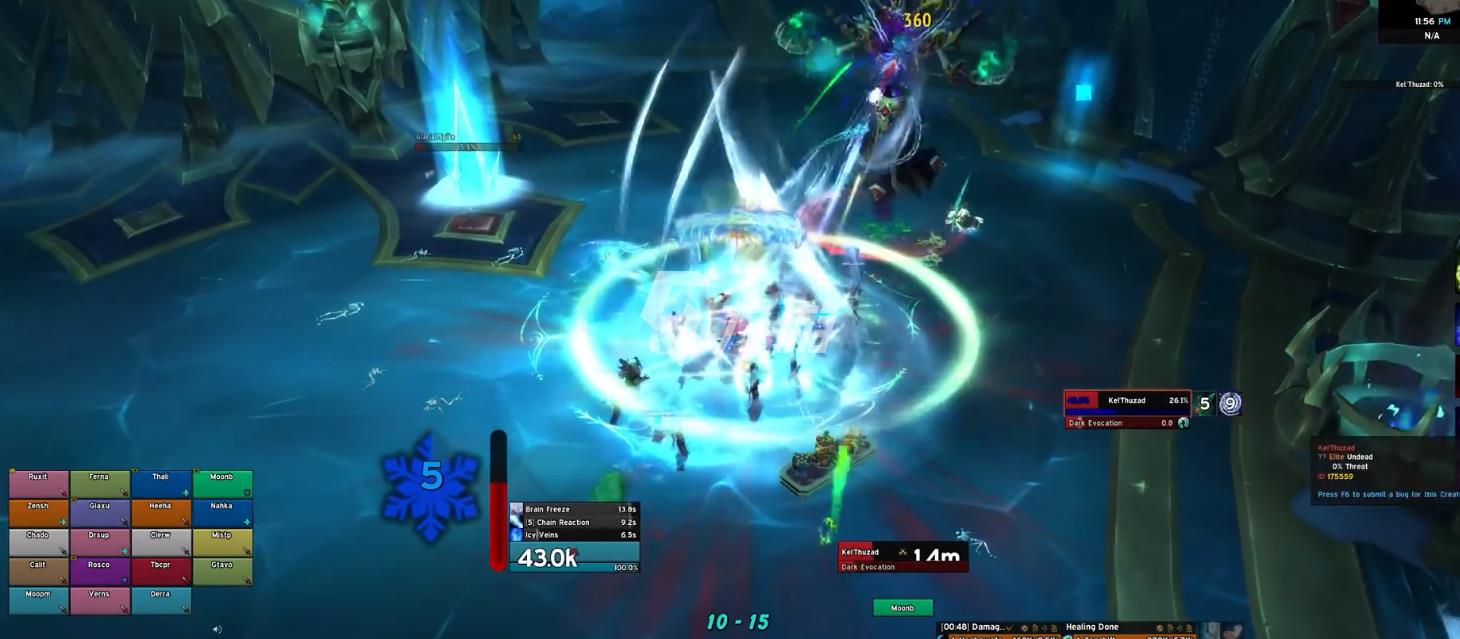Click Thali's blue raid frame

(x=161, y=484)
